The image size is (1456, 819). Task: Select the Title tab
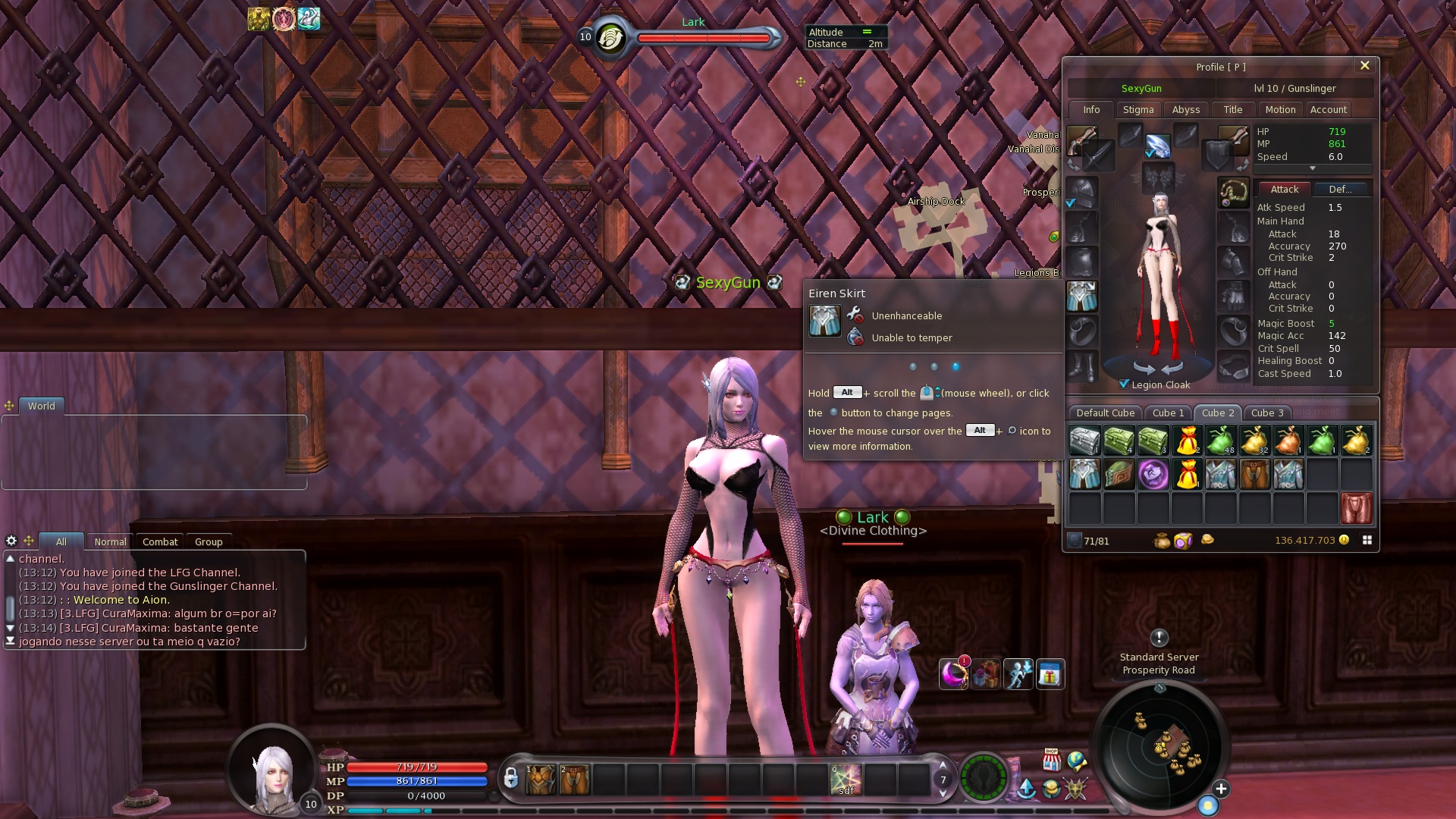pyautogui.click(x=1232, y=110)
